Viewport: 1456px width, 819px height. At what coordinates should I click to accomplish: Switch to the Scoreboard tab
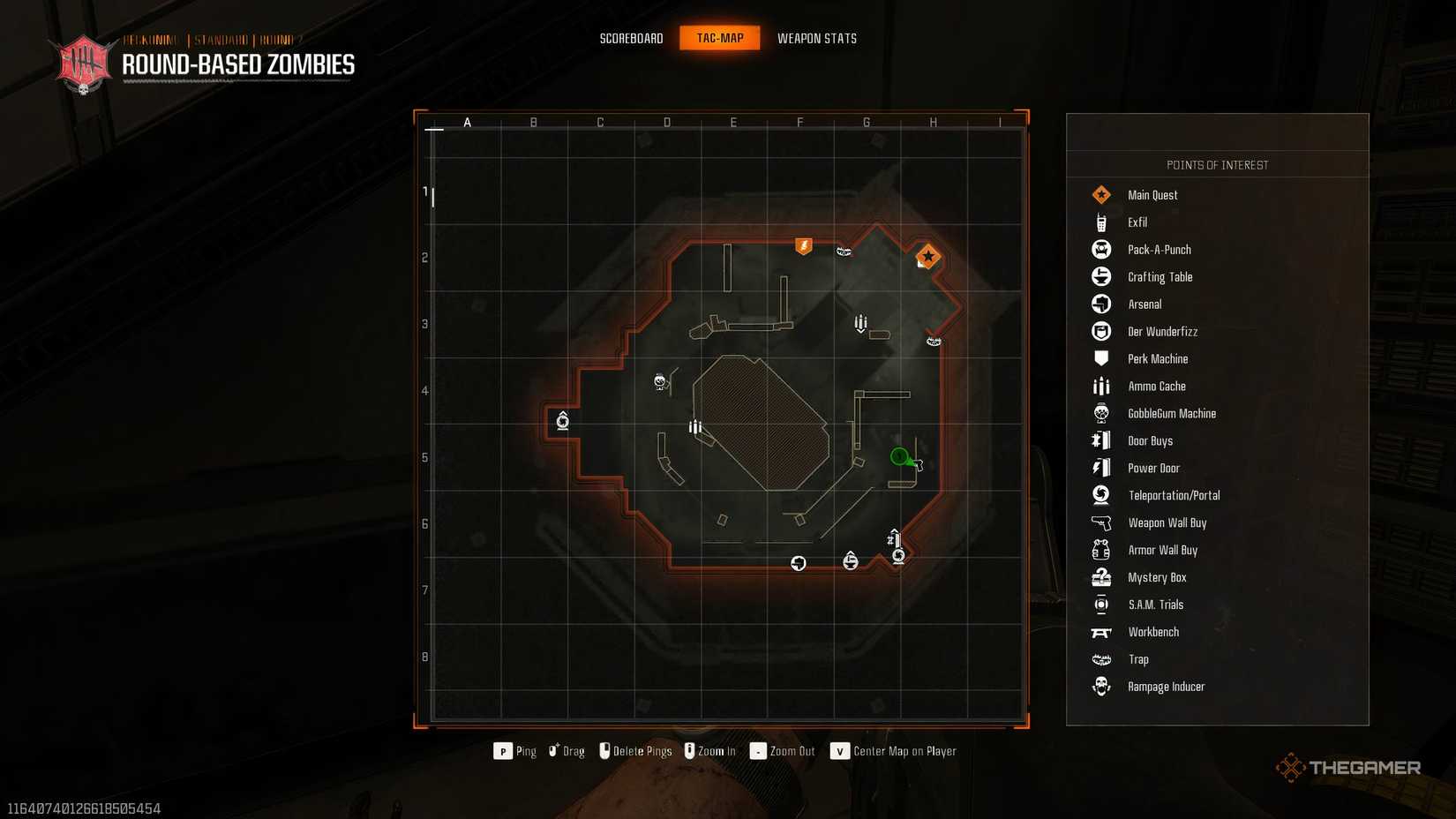click(631, 38)
